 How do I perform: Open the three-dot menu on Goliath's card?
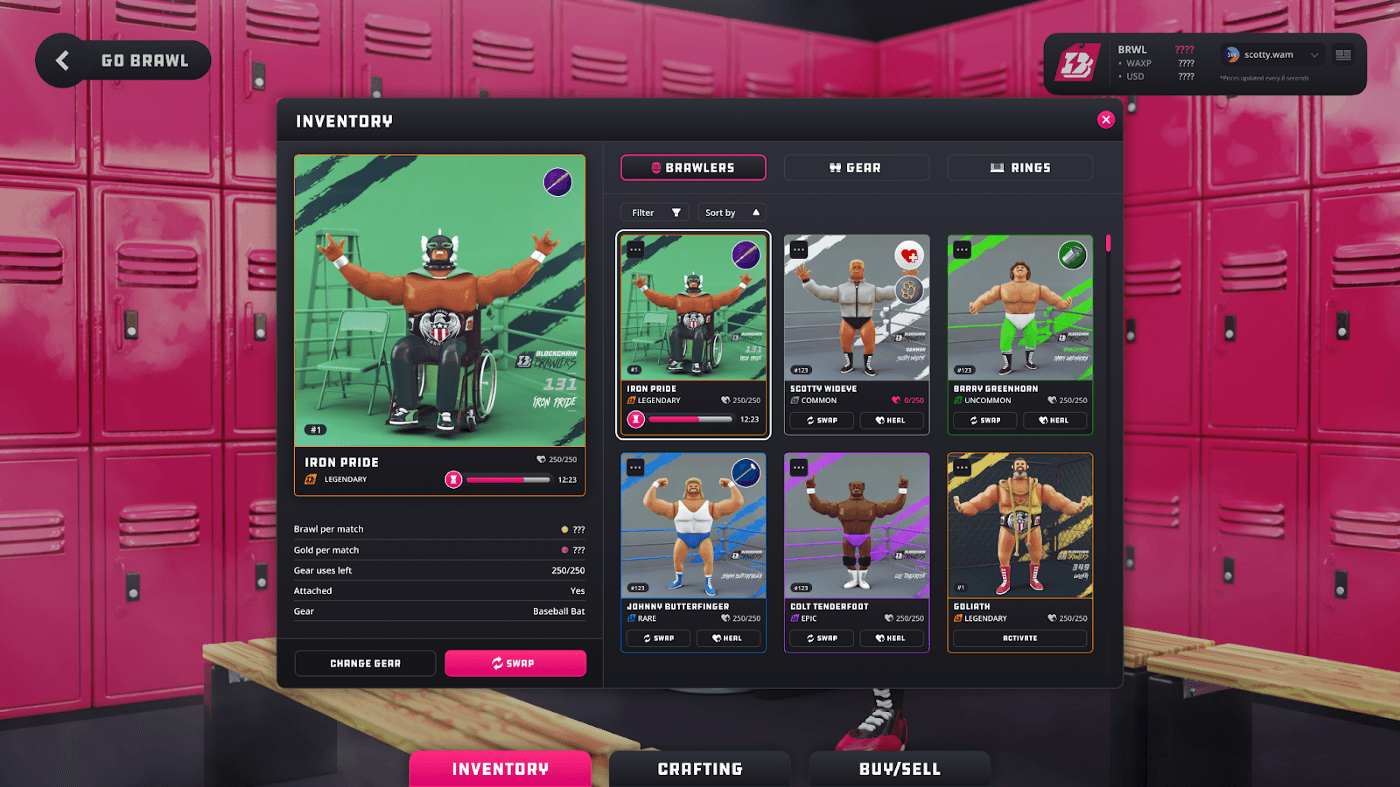[961, 465]
